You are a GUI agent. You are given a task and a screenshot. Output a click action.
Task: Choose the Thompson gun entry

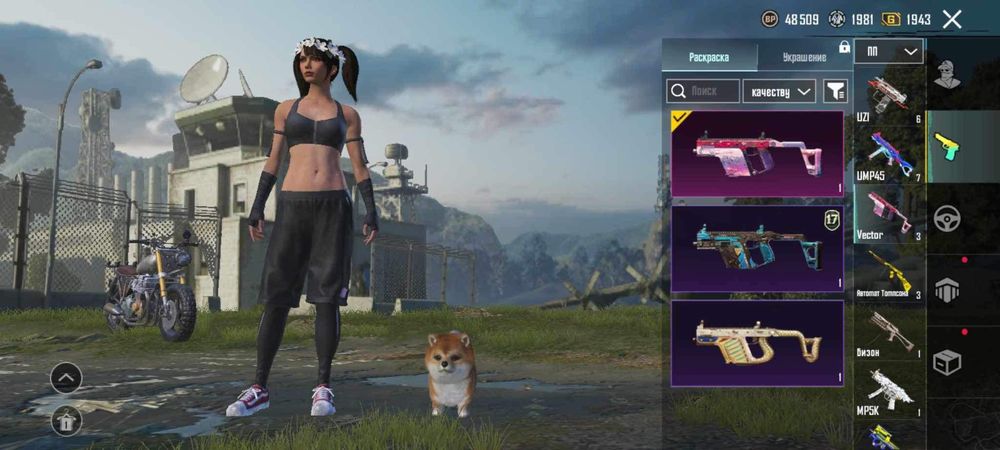click(889, 274)
